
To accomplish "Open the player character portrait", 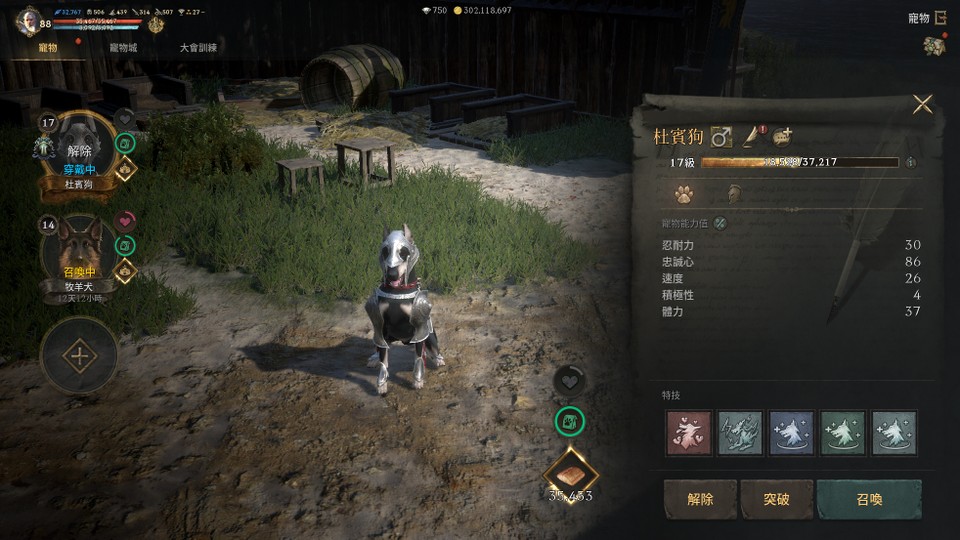I will click(x=29, y=20).
